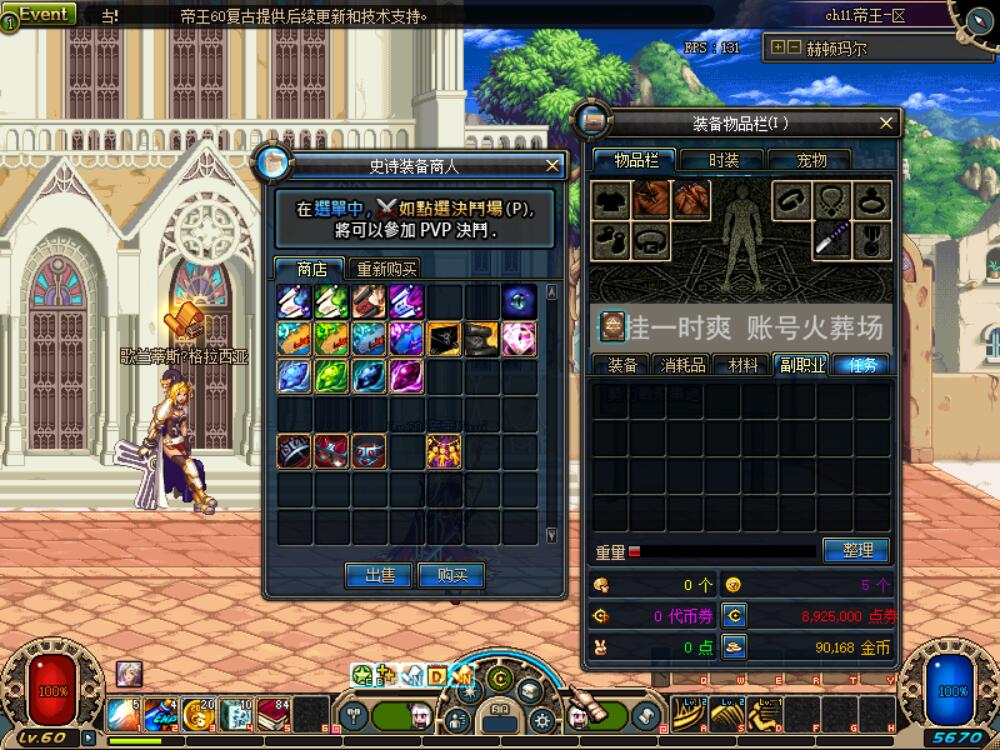
Task: Show the 材料 materials category
Action: click(x=742, y=365)
